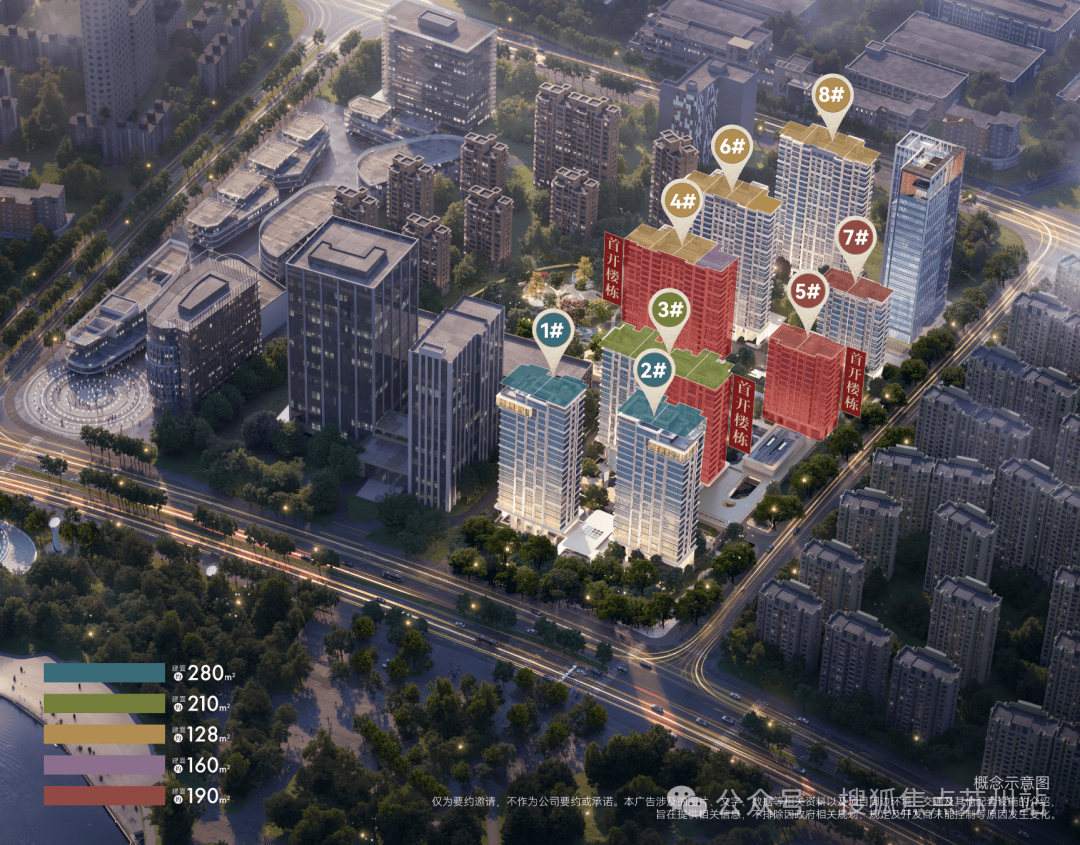Select the red 190m² legend swatch
The width and height of the screenshot is (1080, 845).
click(104, 796)
